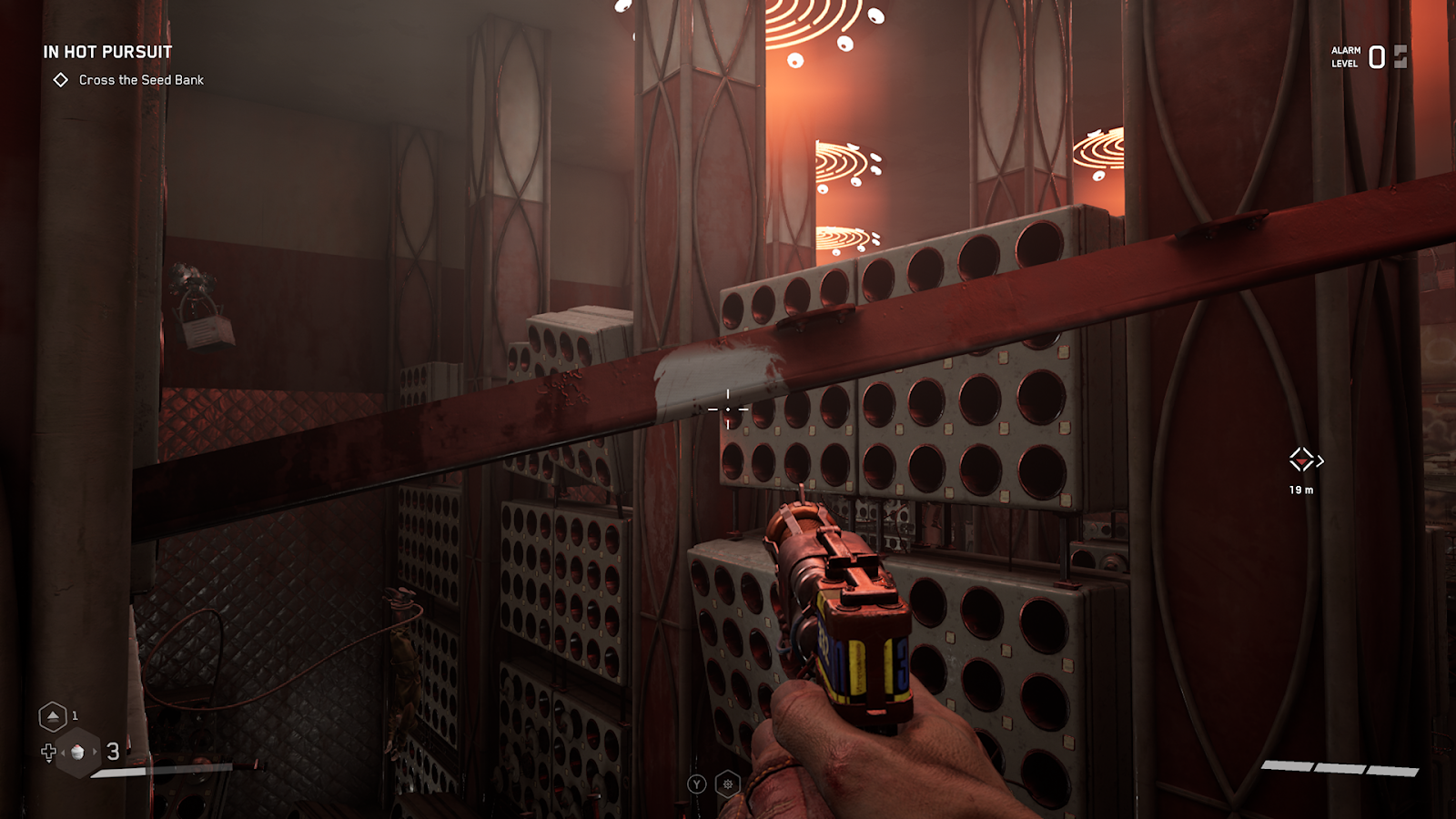Click the objective waypoint marker showing 19 m
1456x819 pixels.
click(1302, 460)
